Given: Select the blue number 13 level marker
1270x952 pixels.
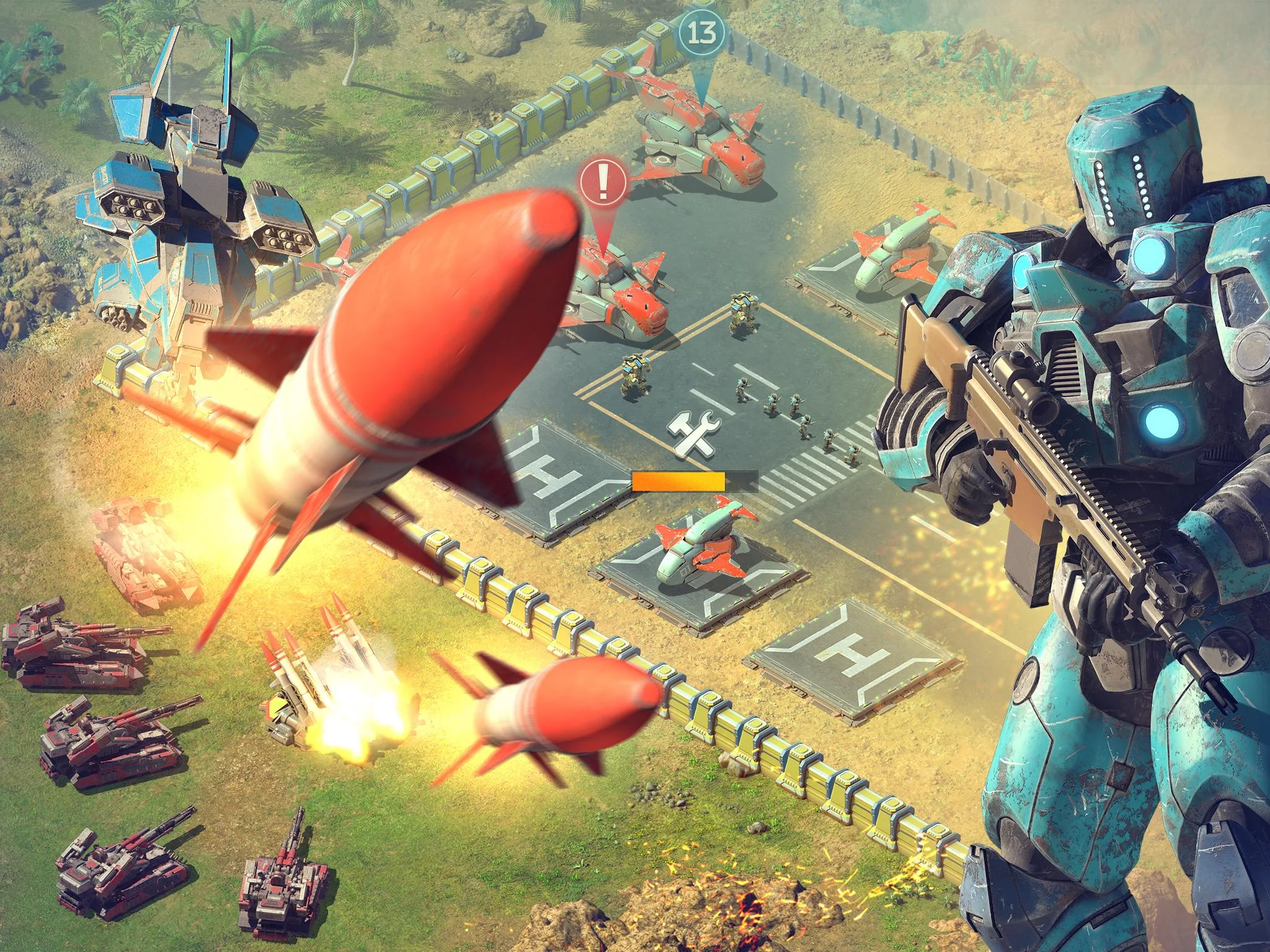Looking at the screenshot, I should (701, 32).
